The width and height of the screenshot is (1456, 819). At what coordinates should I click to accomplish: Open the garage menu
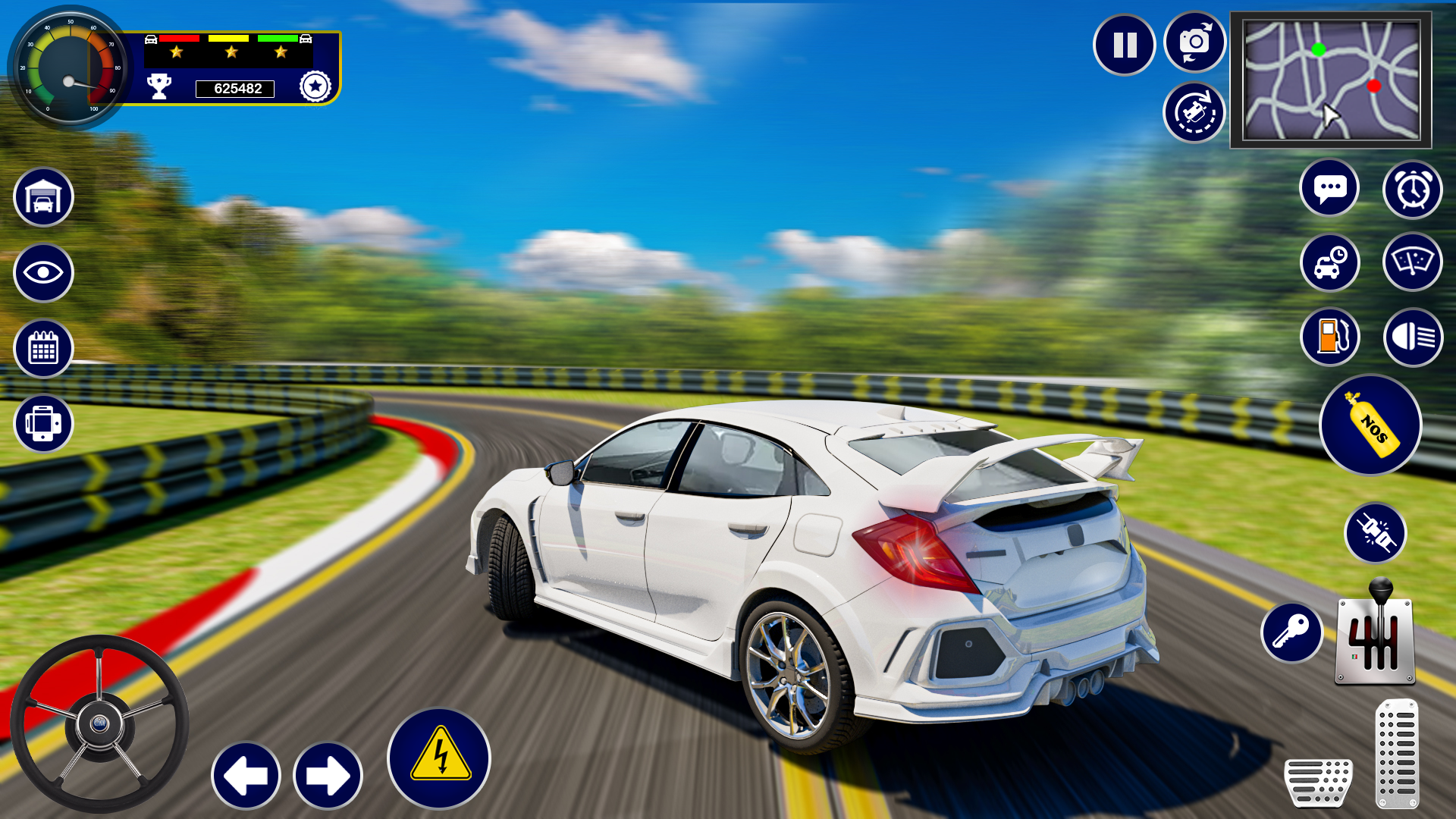[x=43, y=196]
